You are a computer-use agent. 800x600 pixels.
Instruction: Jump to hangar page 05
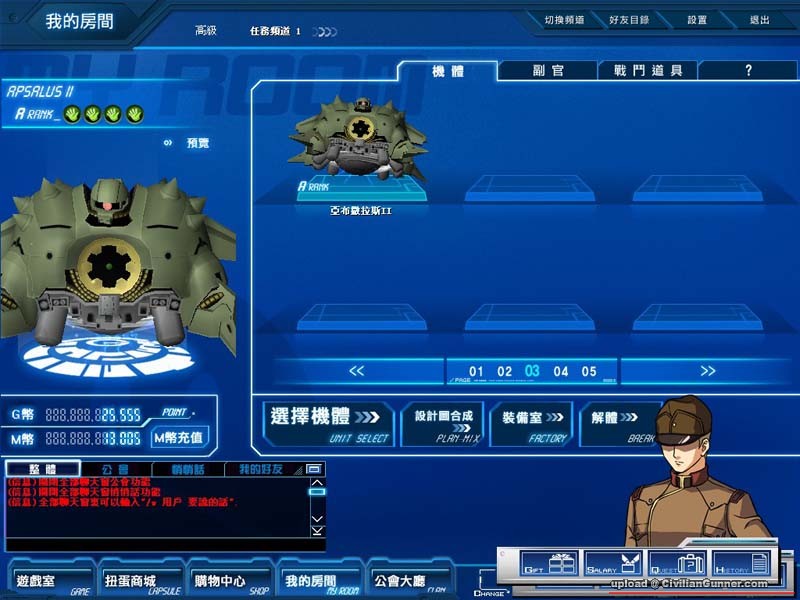[589, 372]
